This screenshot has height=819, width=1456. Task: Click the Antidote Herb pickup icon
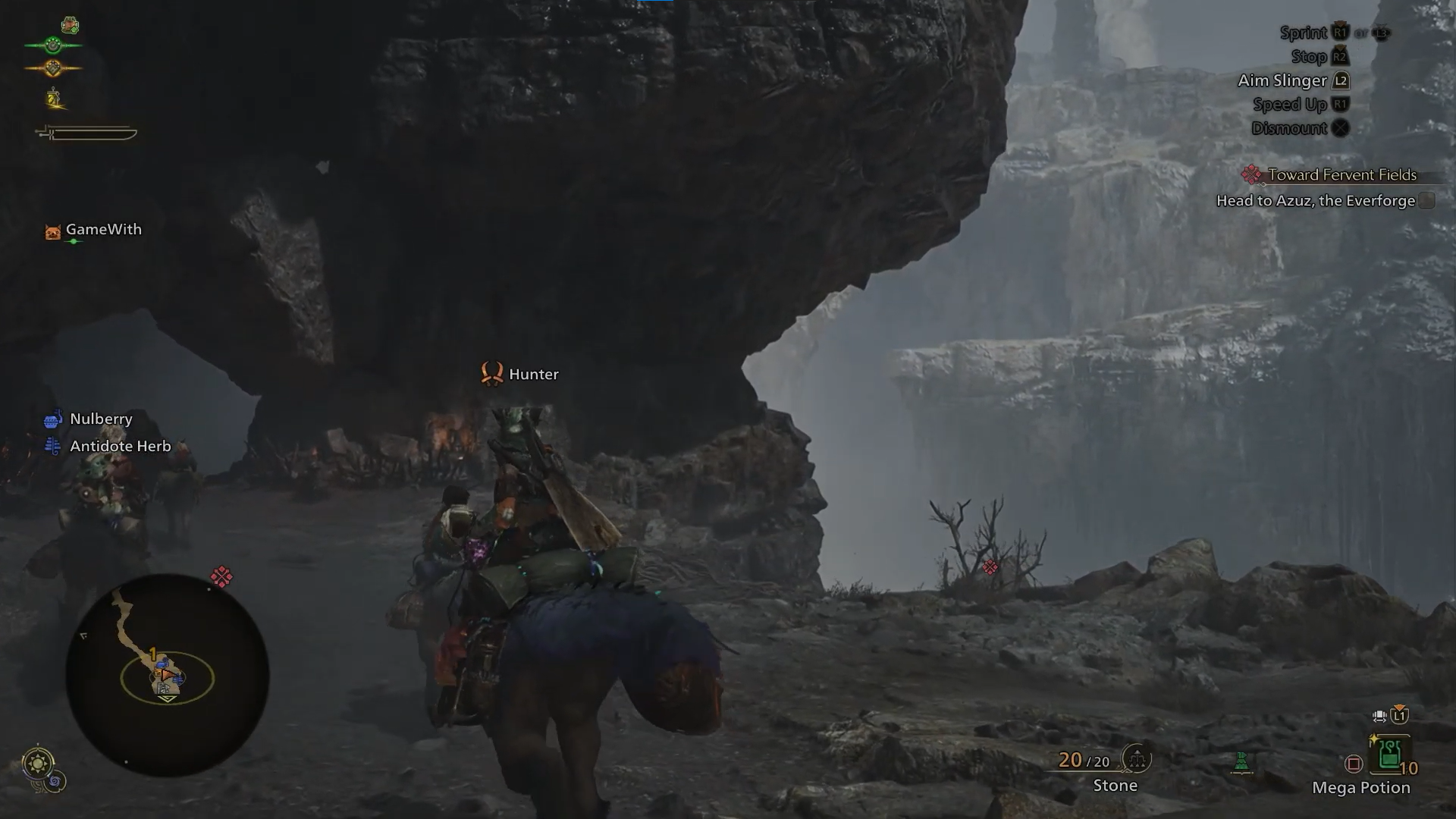tap(52, 446)
